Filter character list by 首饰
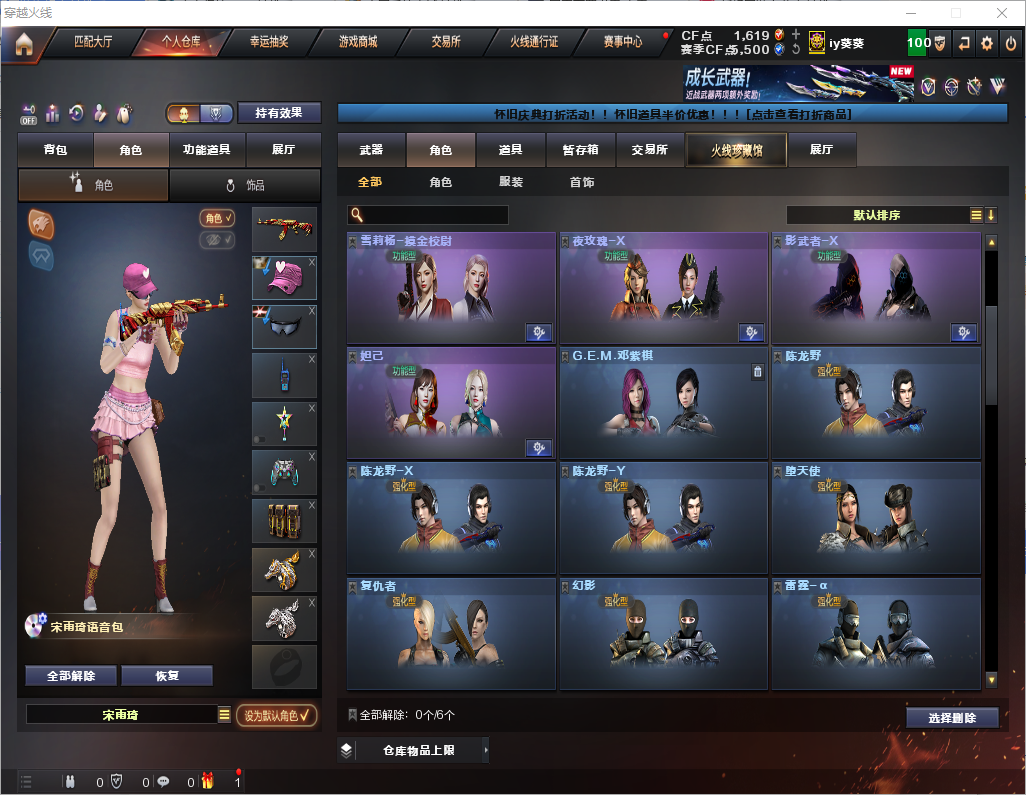 coord(582,182)
